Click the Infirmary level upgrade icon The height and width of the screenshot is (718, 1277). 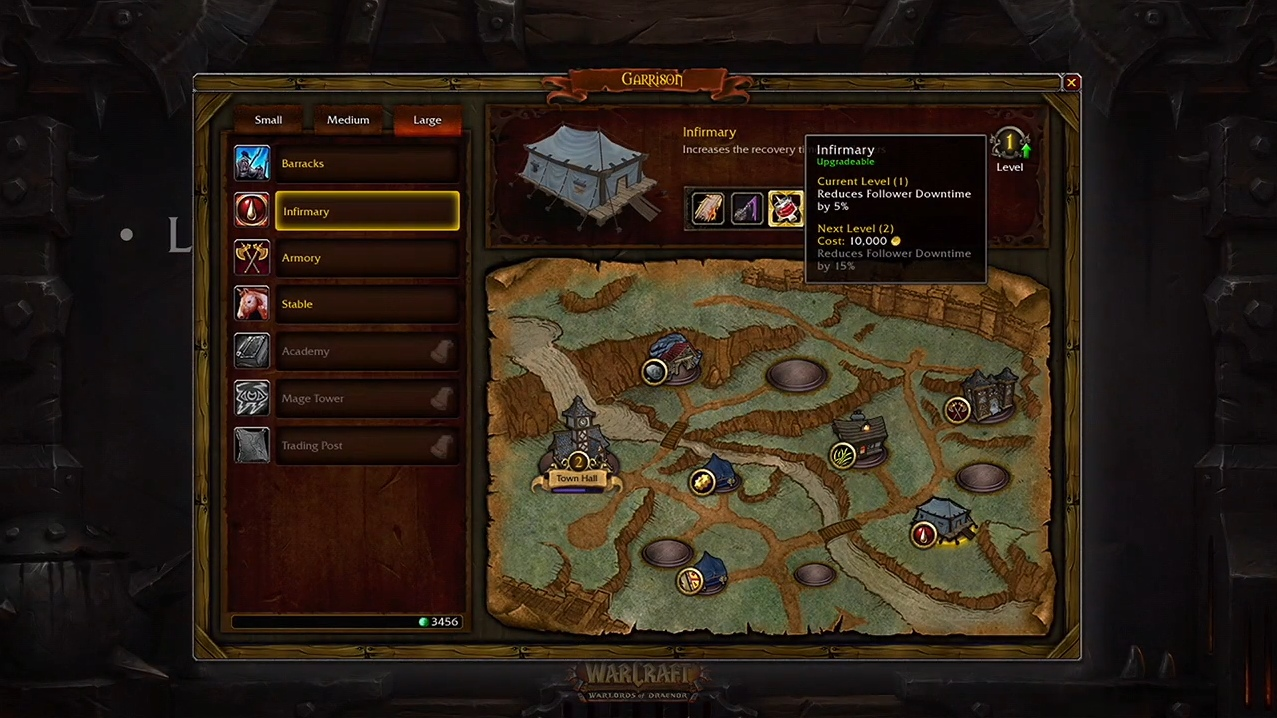click(1010, 145)
